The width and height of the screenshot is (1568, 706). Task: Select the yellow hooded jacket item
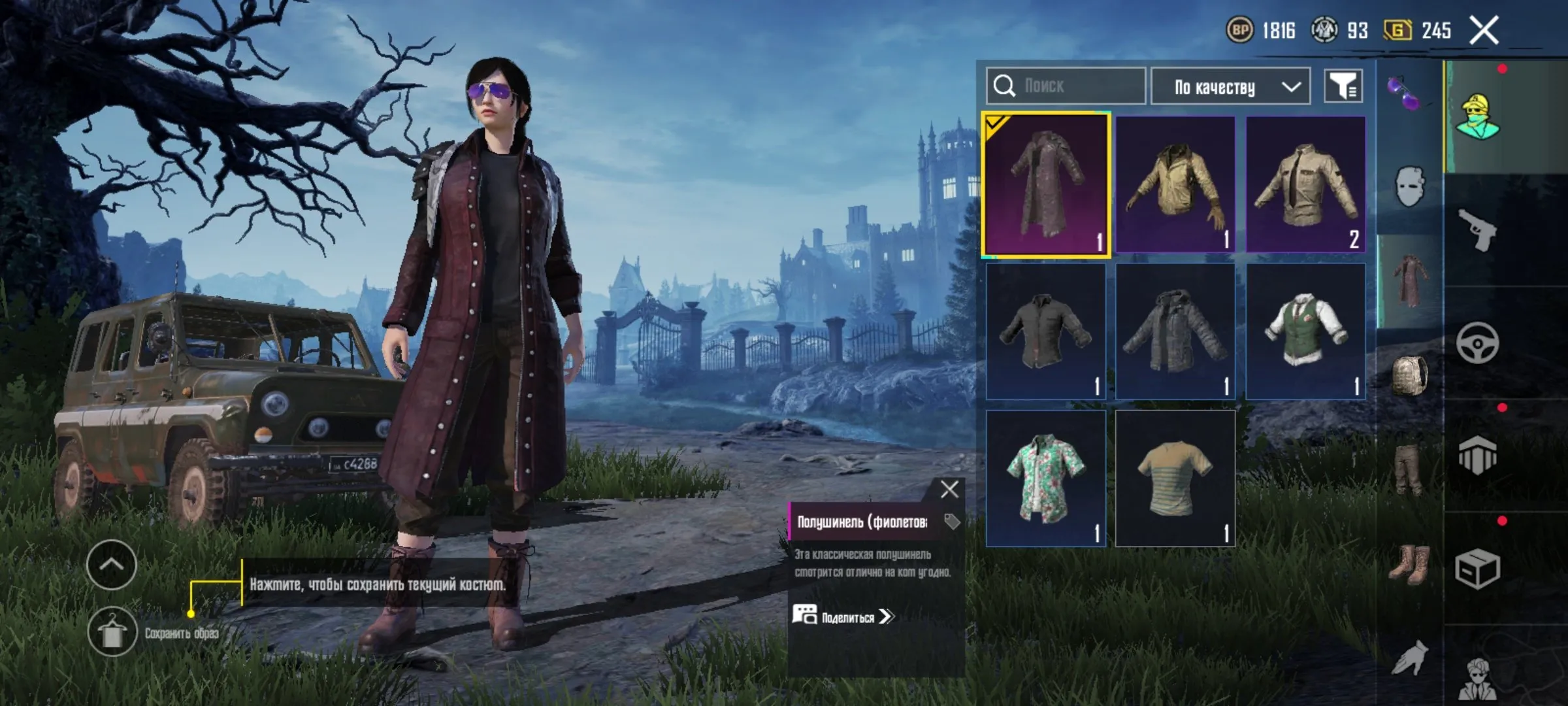click(1175, 185)
